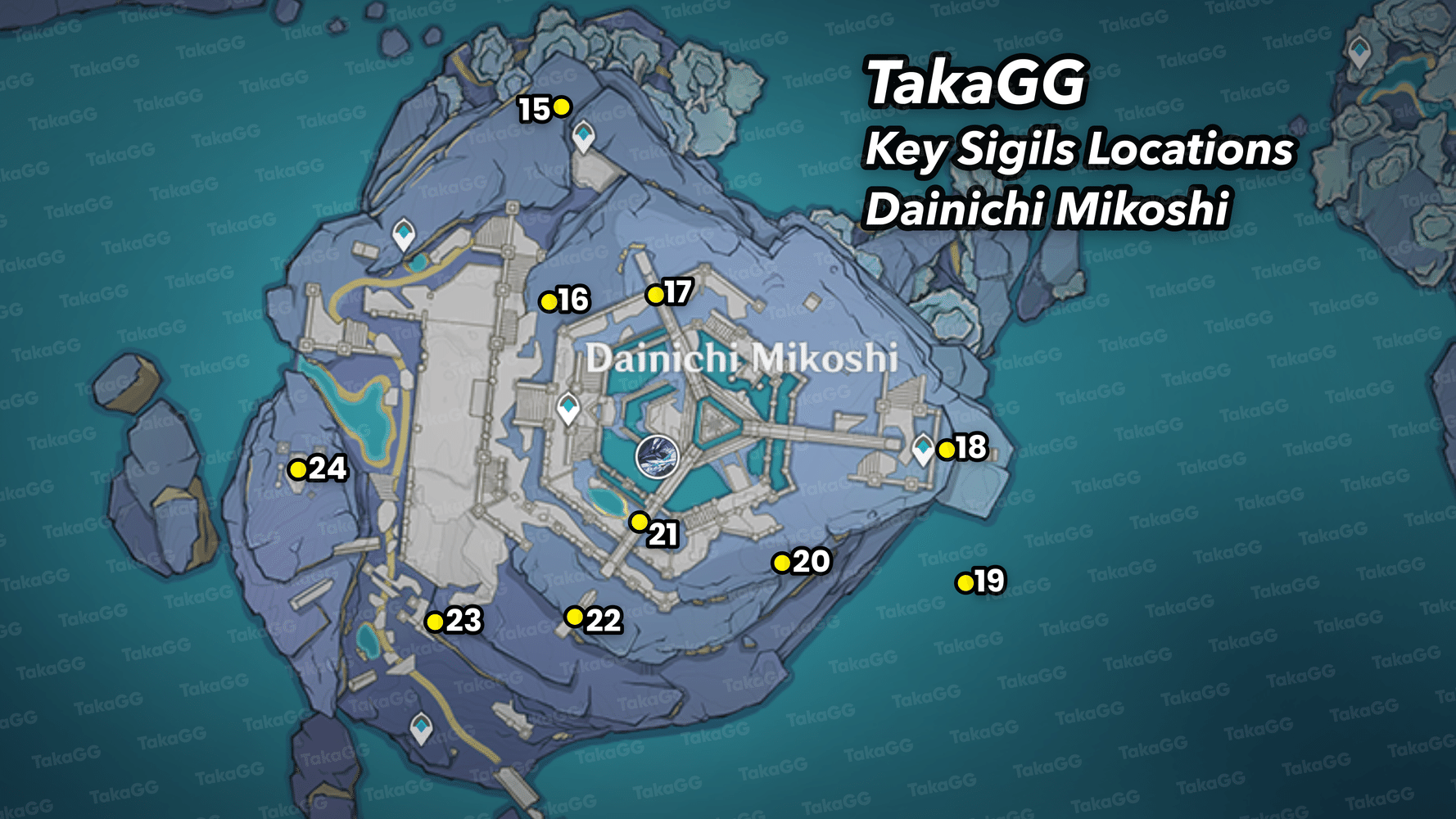1456x819 pixels.
Task: Select marker 24 on the western cliff
Action: [296, 468]
